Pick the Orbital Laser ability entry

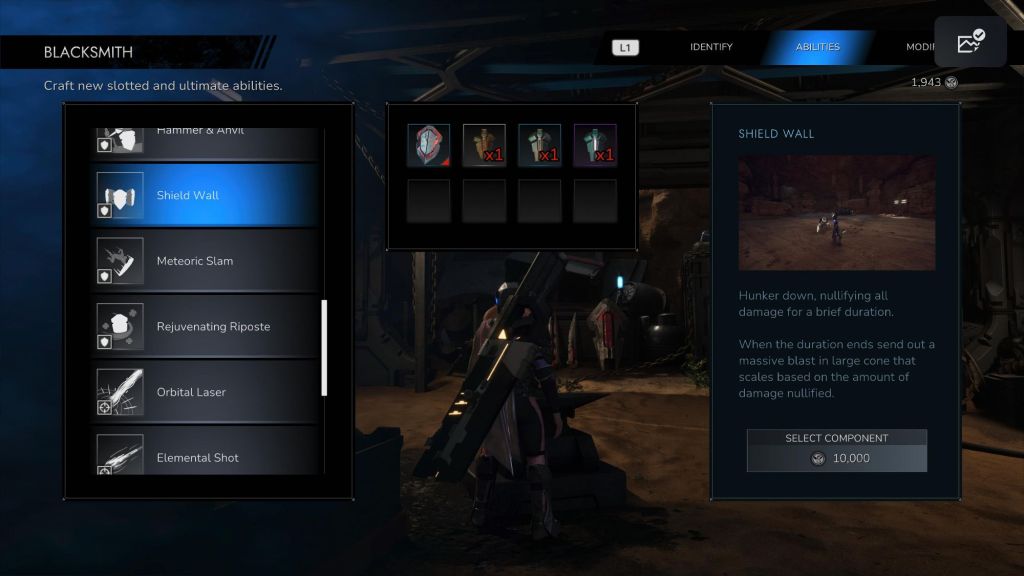point(205,392)
